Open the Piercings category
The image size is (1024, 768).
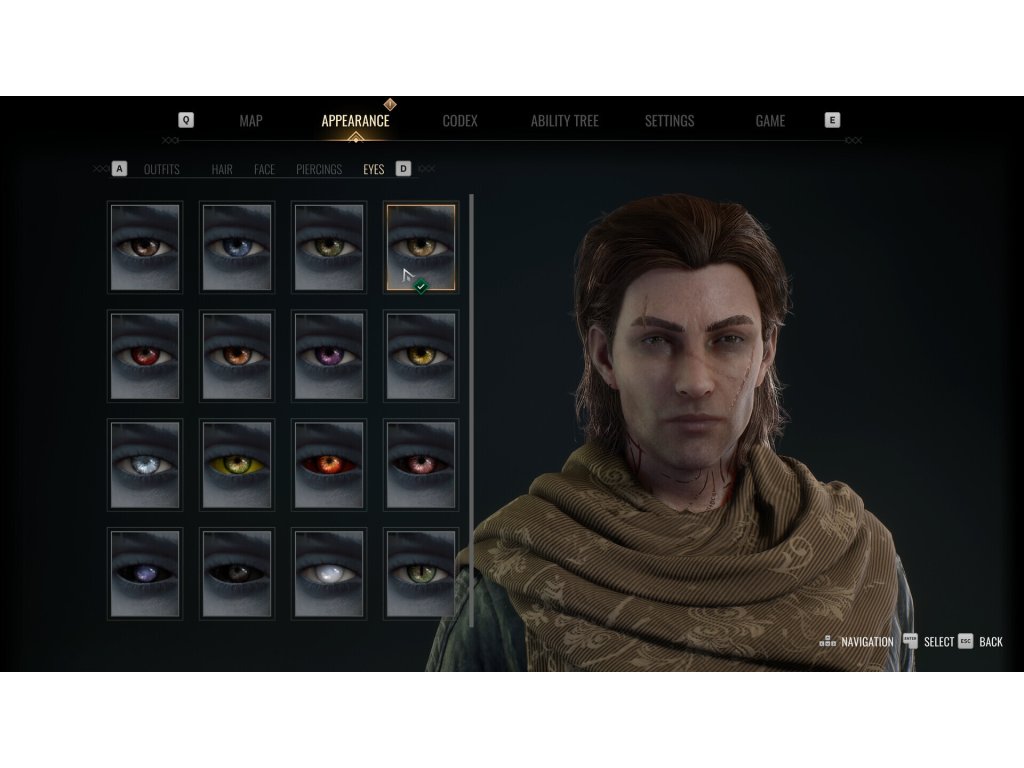(319, 170)
